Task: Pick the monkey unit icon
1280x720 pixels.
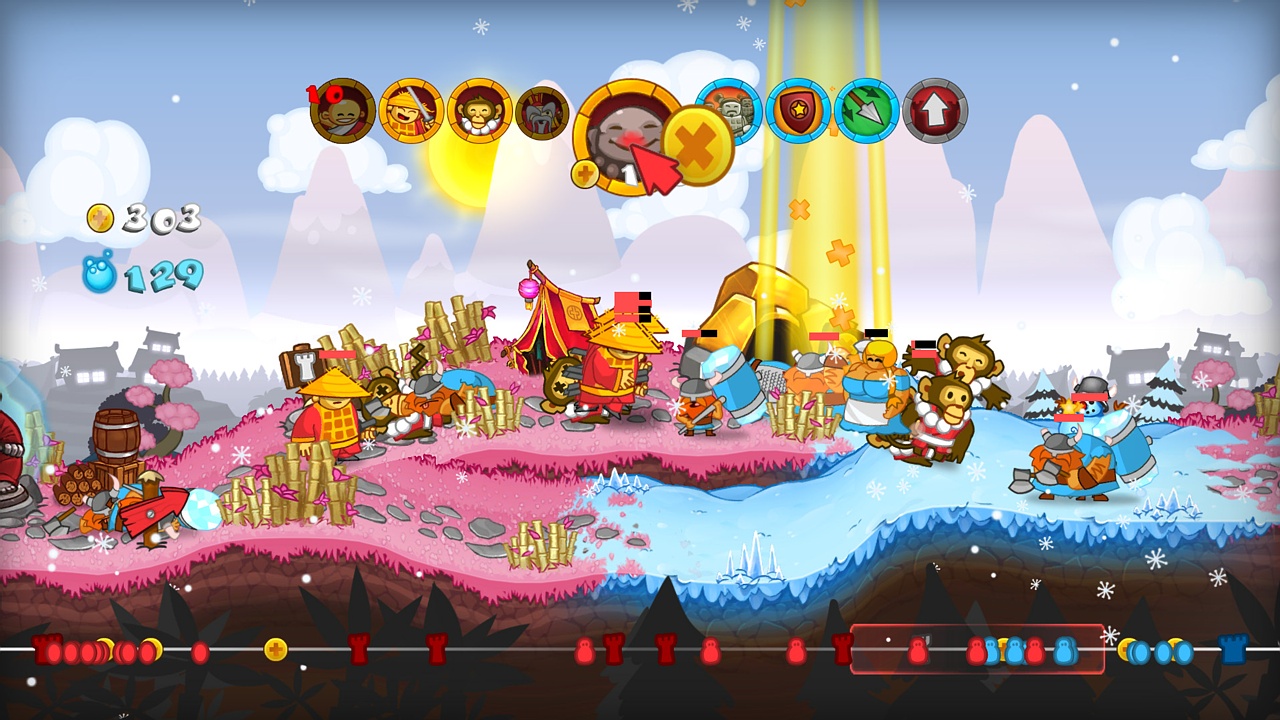Action: point(479,113)
